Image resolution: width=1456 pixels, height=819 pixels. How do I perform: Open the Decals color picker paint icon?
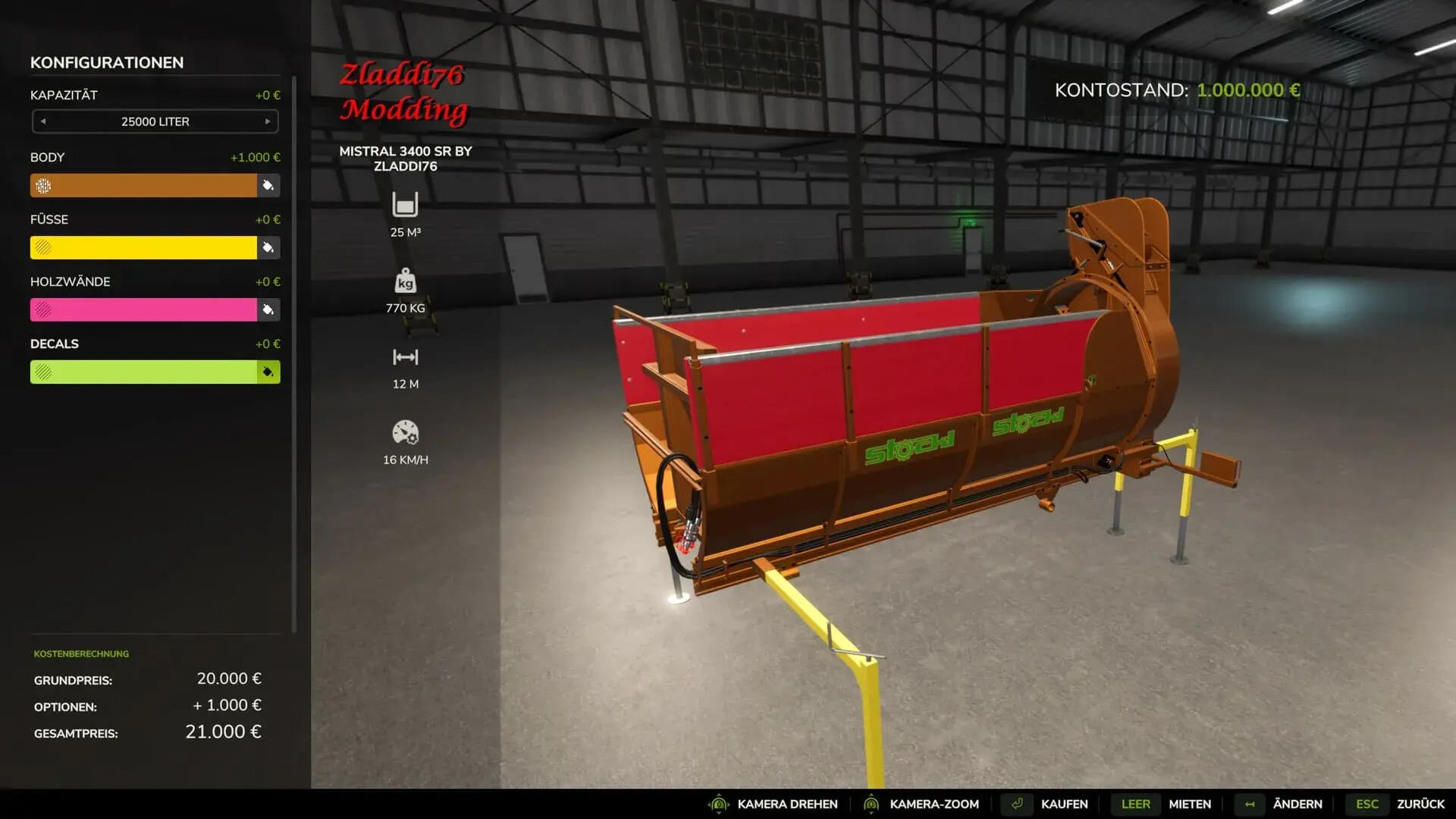[268, 372]
